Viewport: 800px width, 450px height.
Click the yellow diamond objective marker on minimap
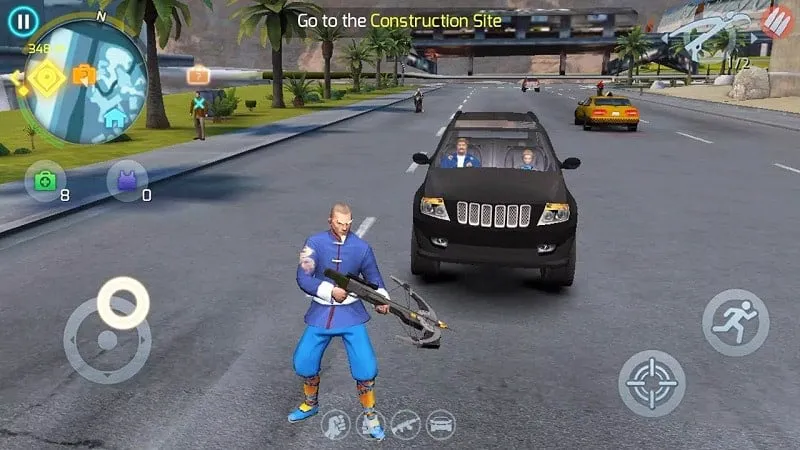pos(45,78)
